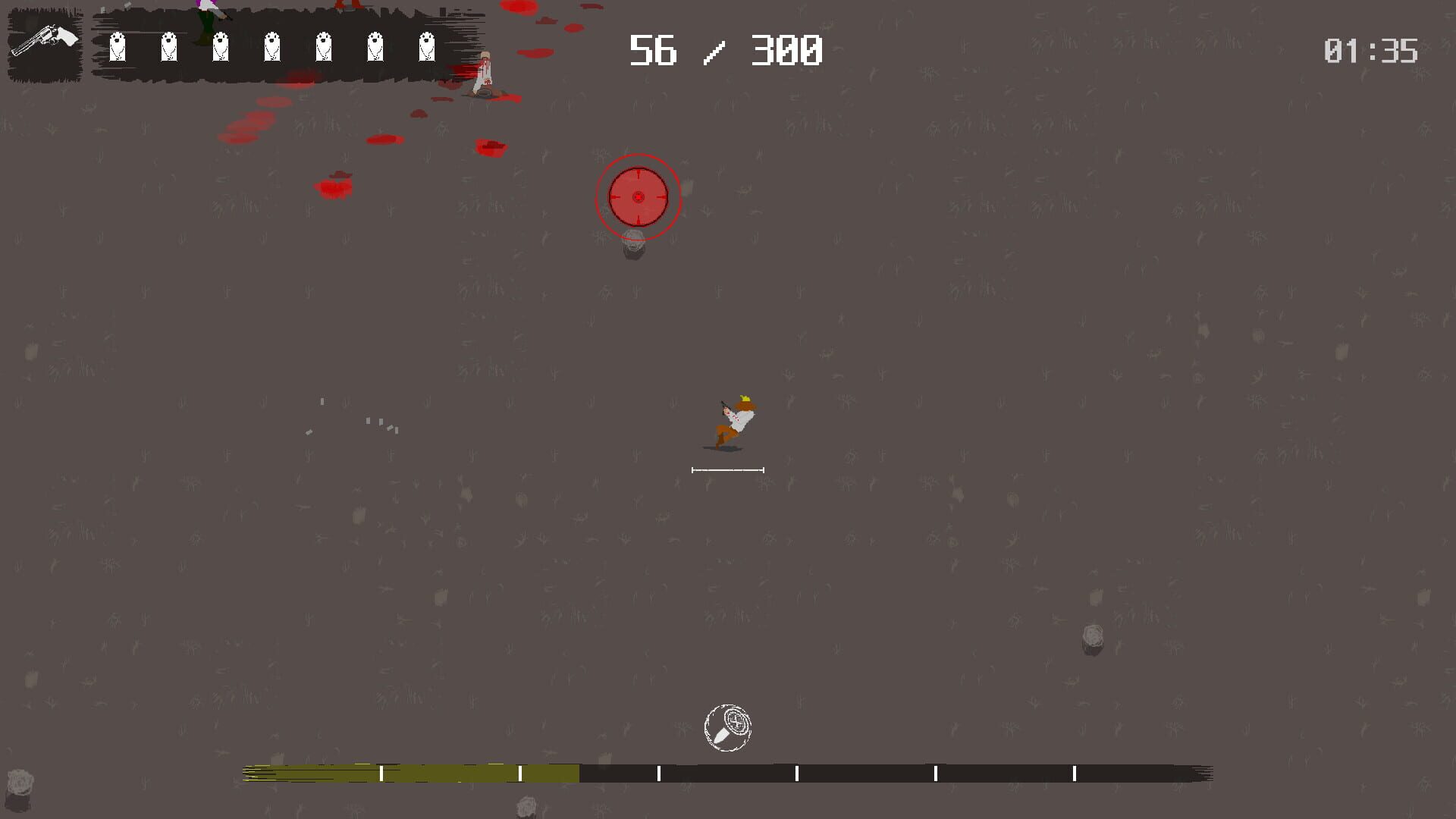The image size is (1456, 819).
Task: Click the fallen body near the top blood pool
Action: click(483, 72)
